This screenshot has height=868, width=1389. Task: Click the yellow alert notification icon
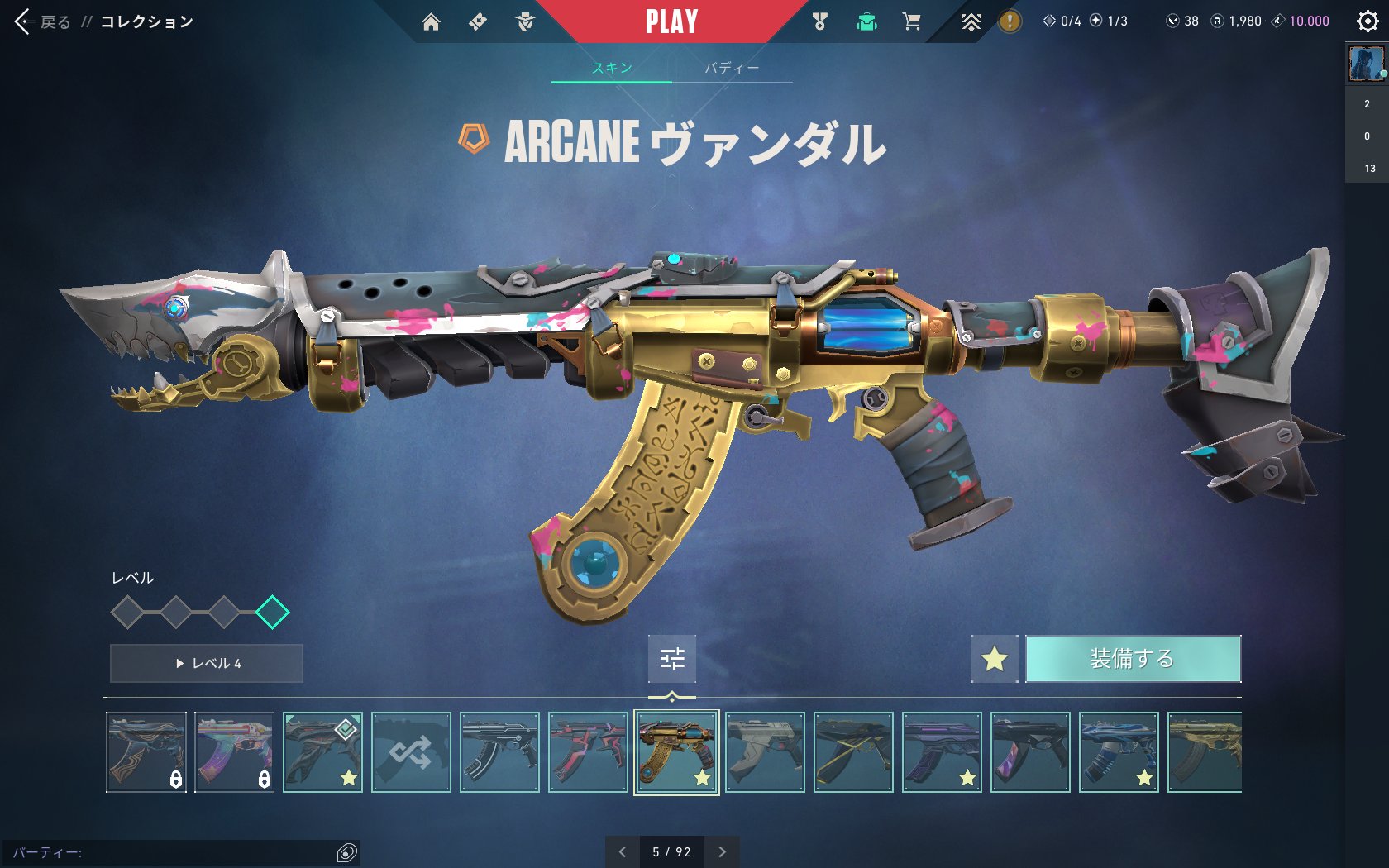click(1010, 21)
